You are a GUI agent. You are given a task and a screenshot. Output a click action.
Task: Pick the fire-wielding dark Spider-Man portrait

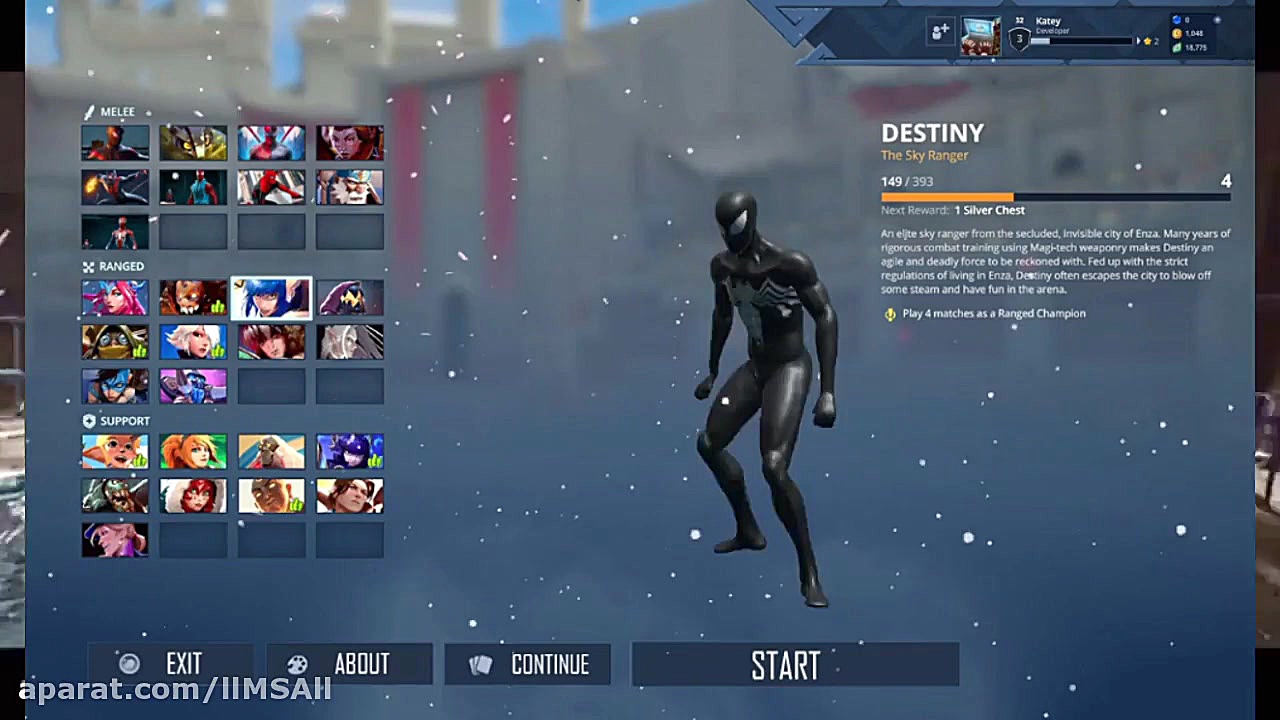click(x=115, y=187)
